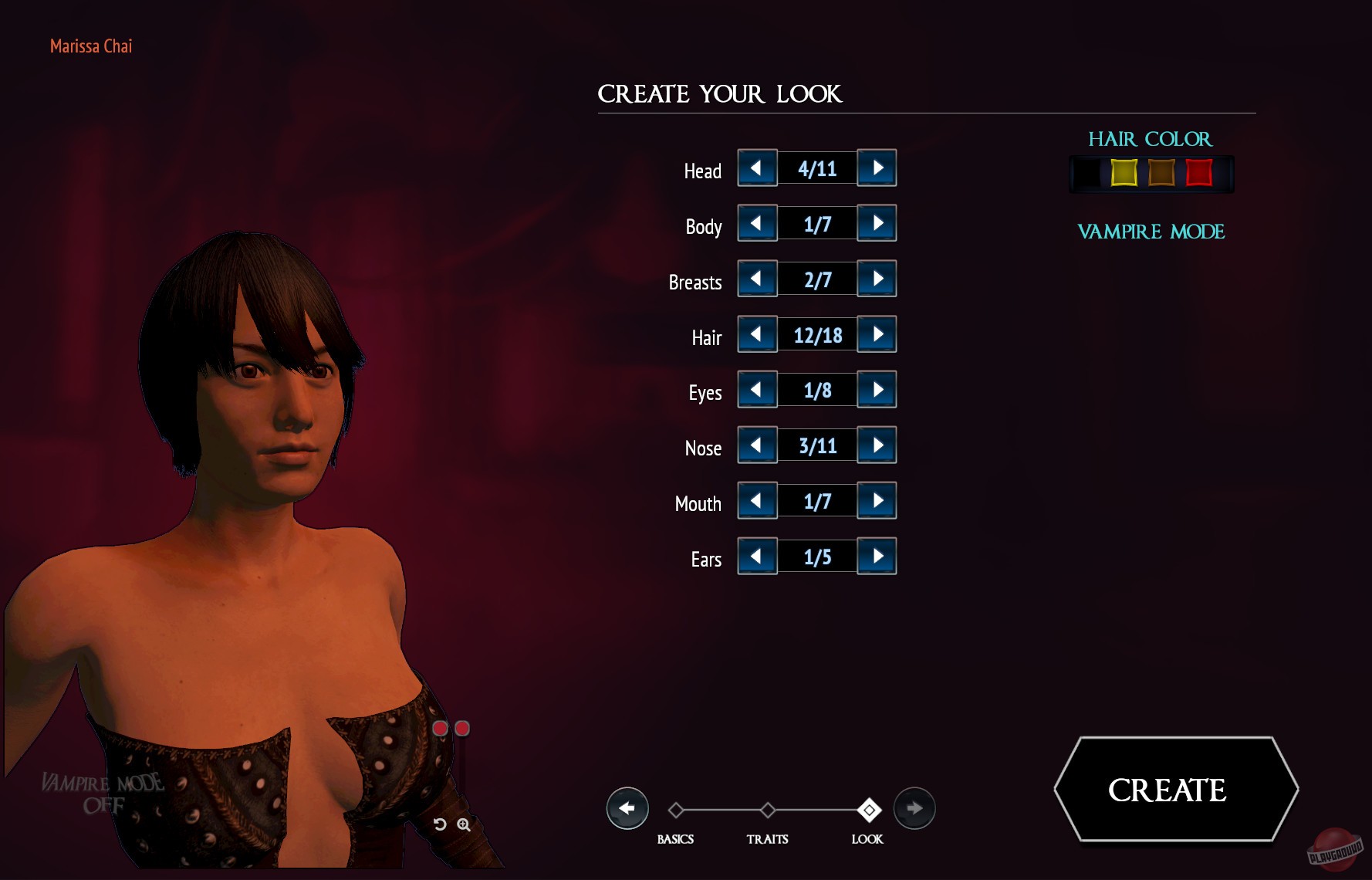Jump to the BASICS step
The height and width of the screenshot is (880, 1372).
[x=676, y=811]
